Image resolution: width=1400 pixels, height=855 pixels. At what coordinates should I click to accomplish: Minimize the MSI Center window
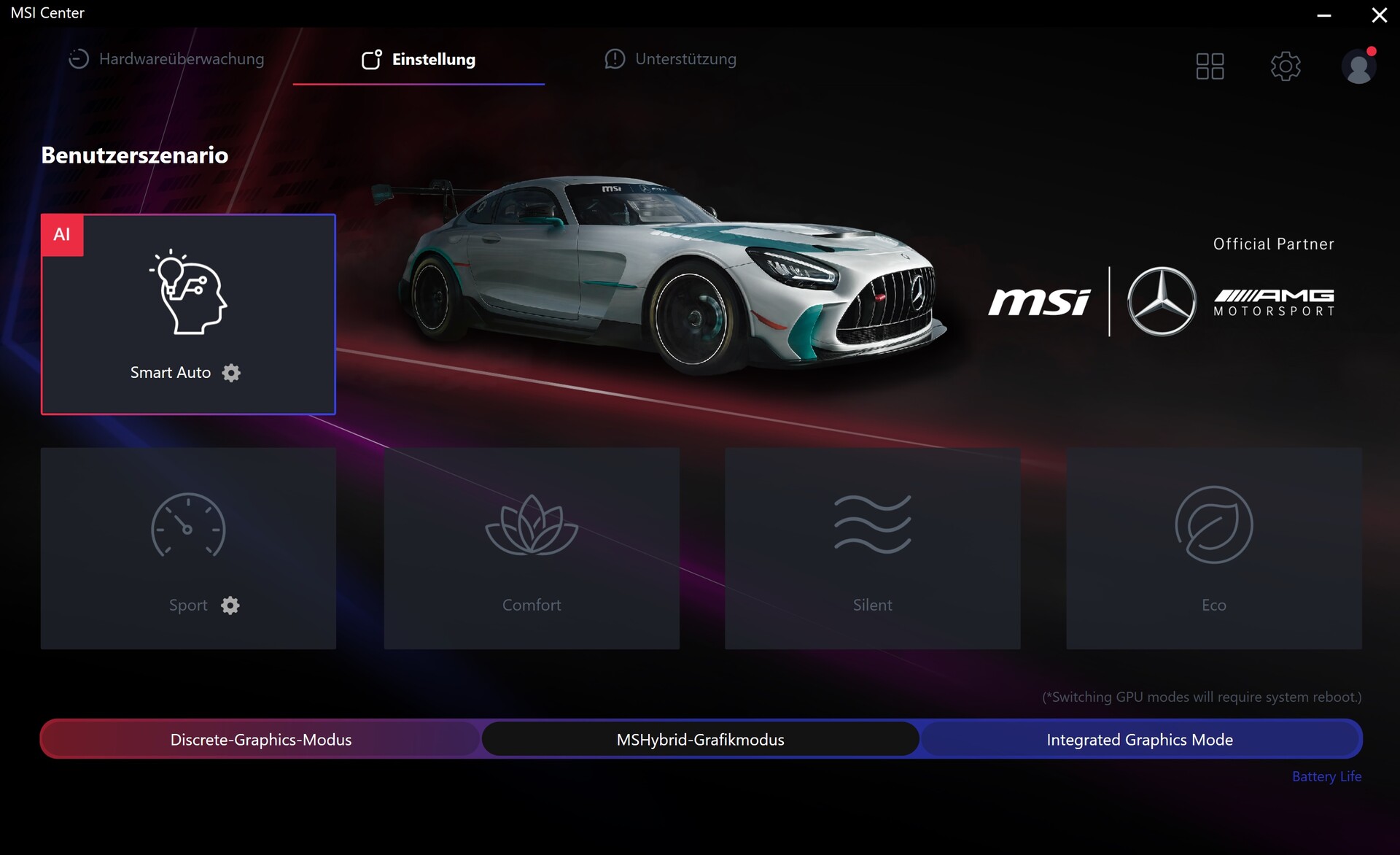(x=1324, y=15)
